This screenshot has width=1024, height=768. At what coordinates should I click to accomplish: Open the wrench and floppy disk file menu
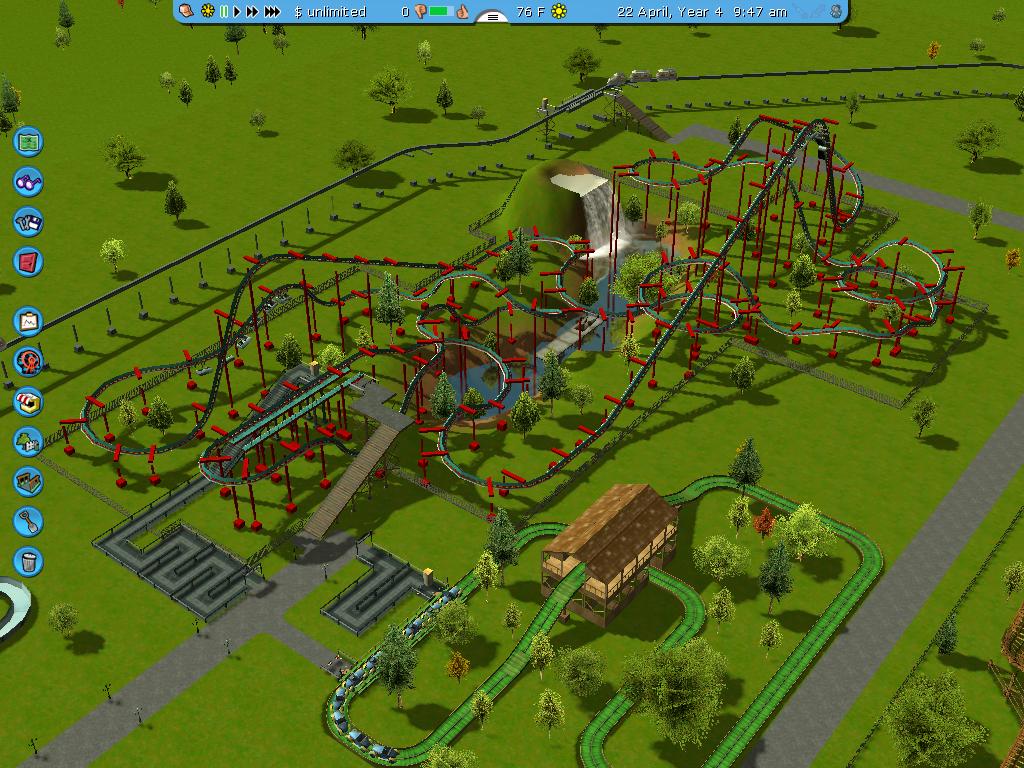28,222
